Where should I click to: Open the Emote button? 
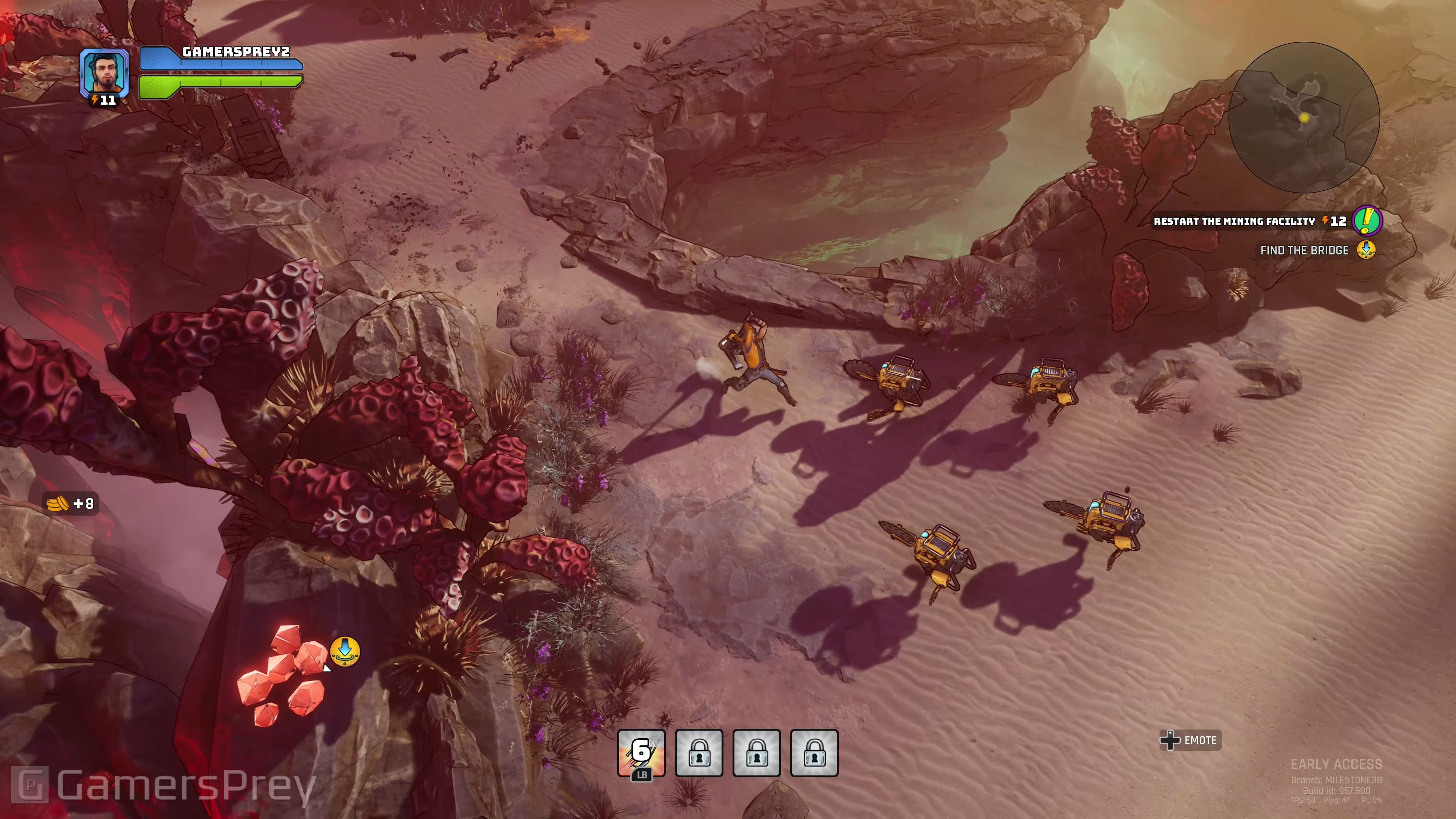1190,740
